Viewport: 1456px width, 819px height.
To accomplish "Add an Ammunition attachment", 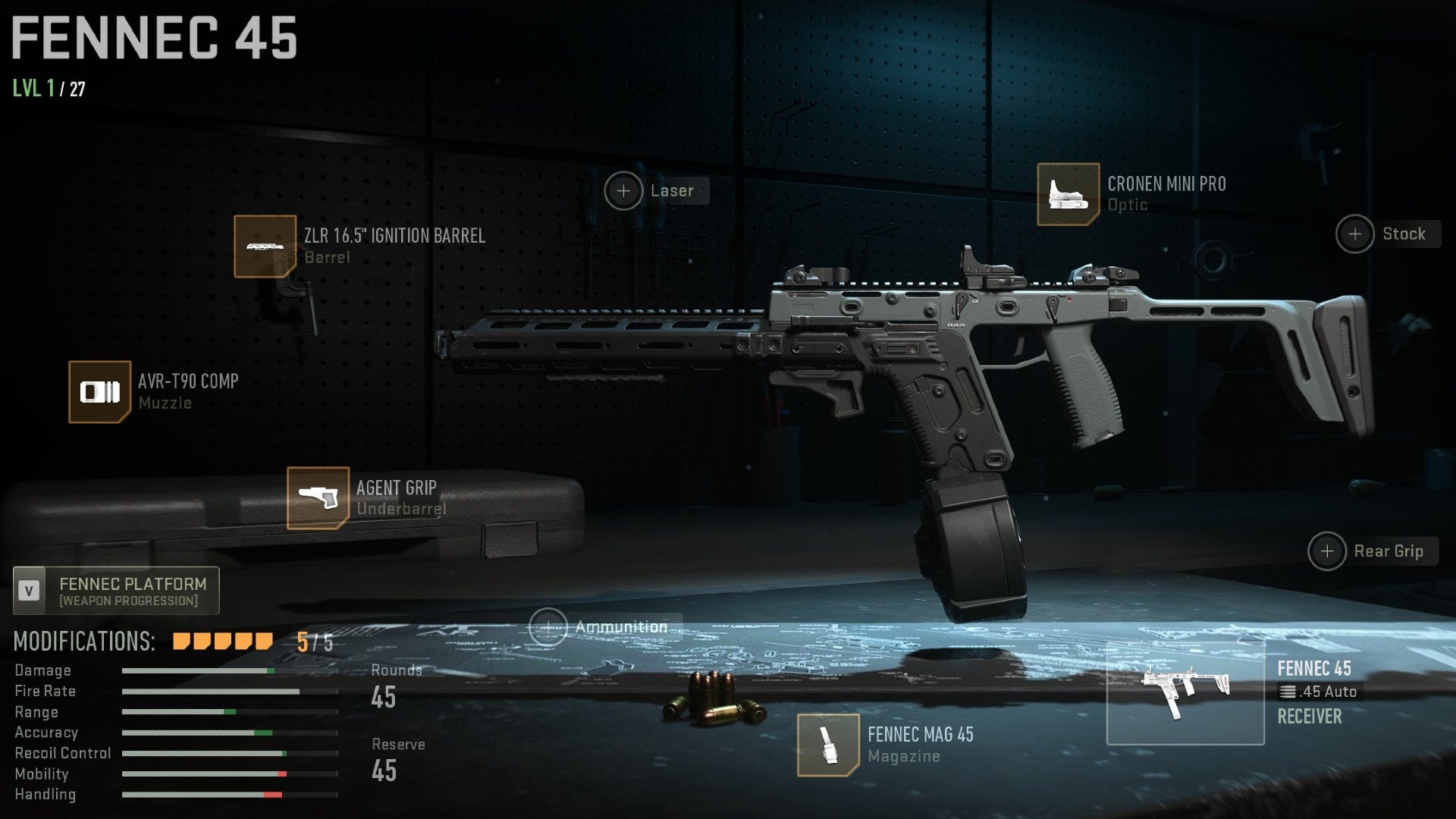I will (x=548, y=627).
